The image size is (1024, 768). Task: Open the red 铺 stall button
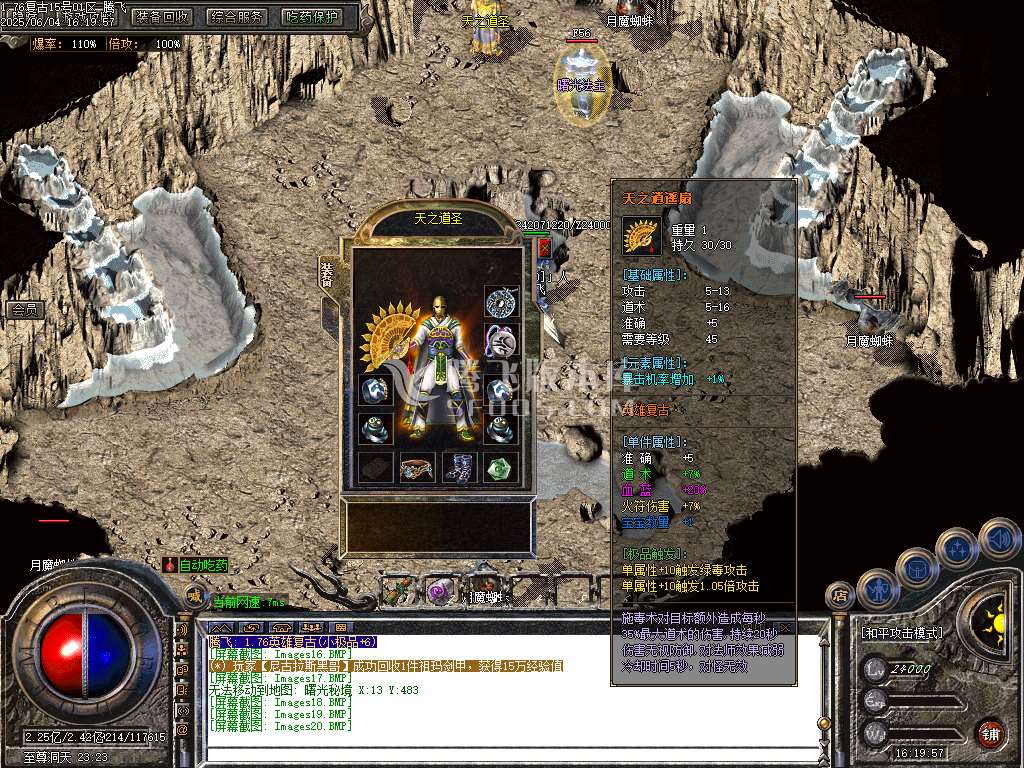pyautogui.click(x=990, y=733)
